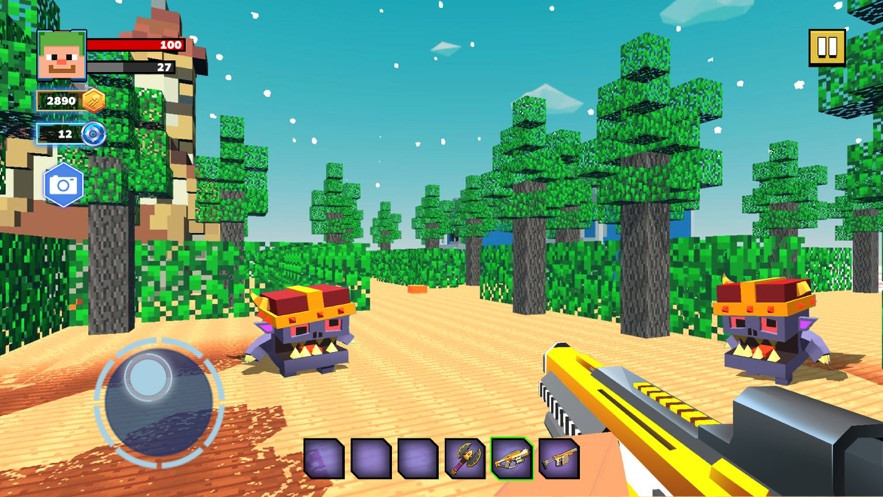Choose the highlighted yellow blaster slot
This screenshot has height=497, width=883.
pos(511,458)
